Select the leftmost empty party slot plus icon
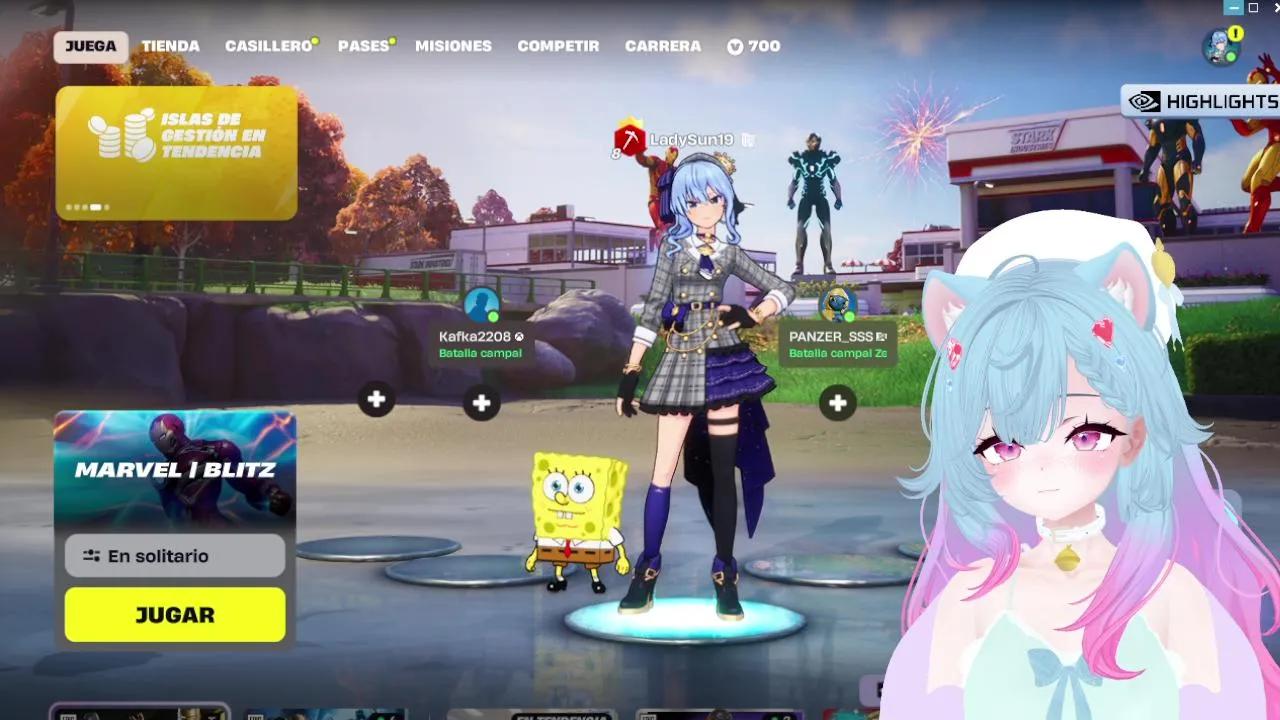1280x720 pixels. [x=376, y=398]
